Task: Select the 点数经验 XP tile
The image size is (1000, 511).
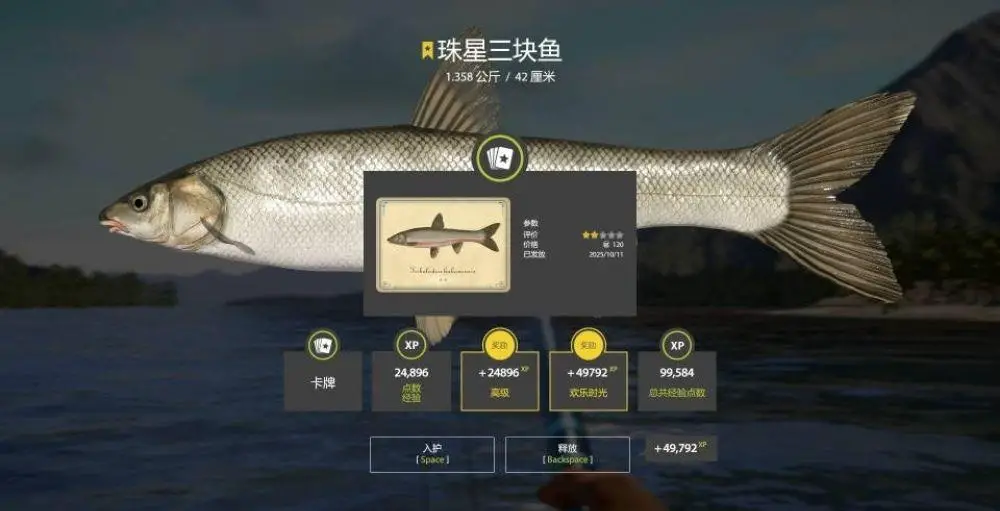Action: click(411, 380)
